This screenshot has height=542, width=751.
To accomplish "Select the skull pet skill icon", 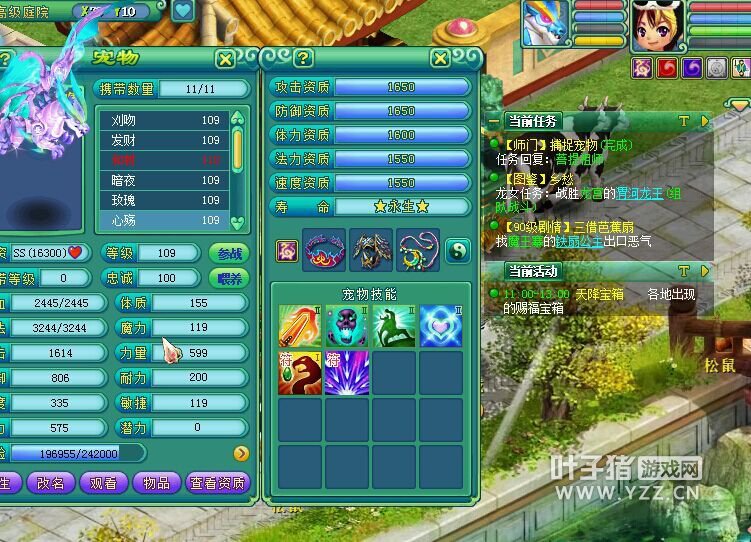I will click(346, 326).
